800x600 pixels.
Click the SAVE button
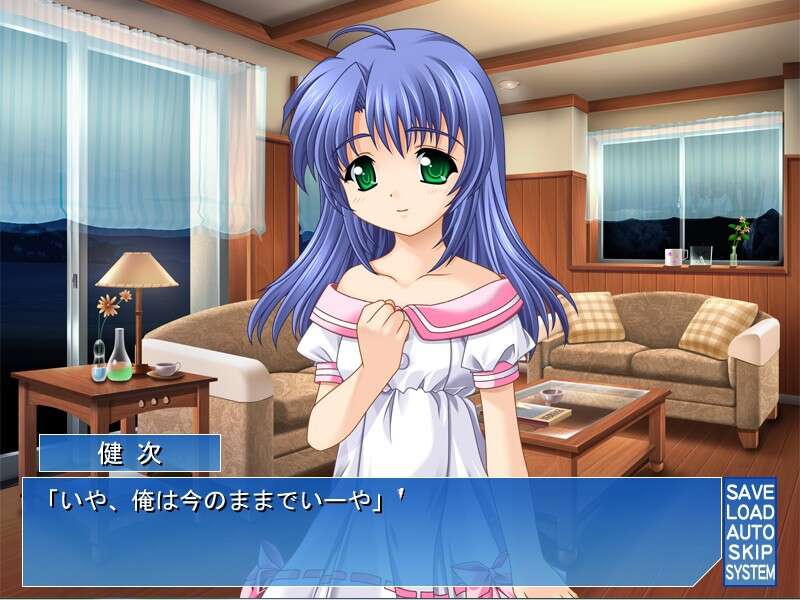point(750,492)
